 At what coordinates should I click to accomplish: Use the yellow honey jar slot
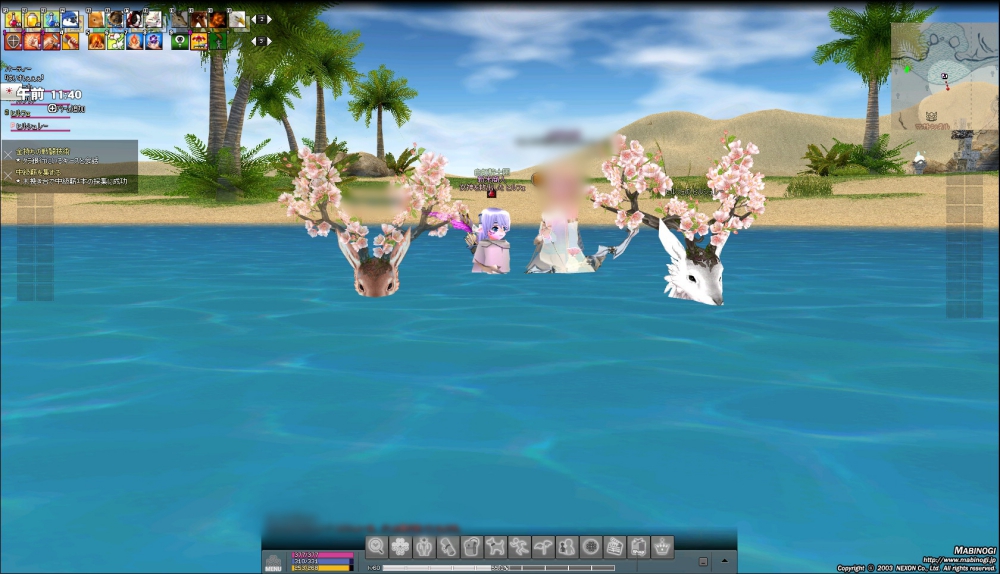coord(32,19)
